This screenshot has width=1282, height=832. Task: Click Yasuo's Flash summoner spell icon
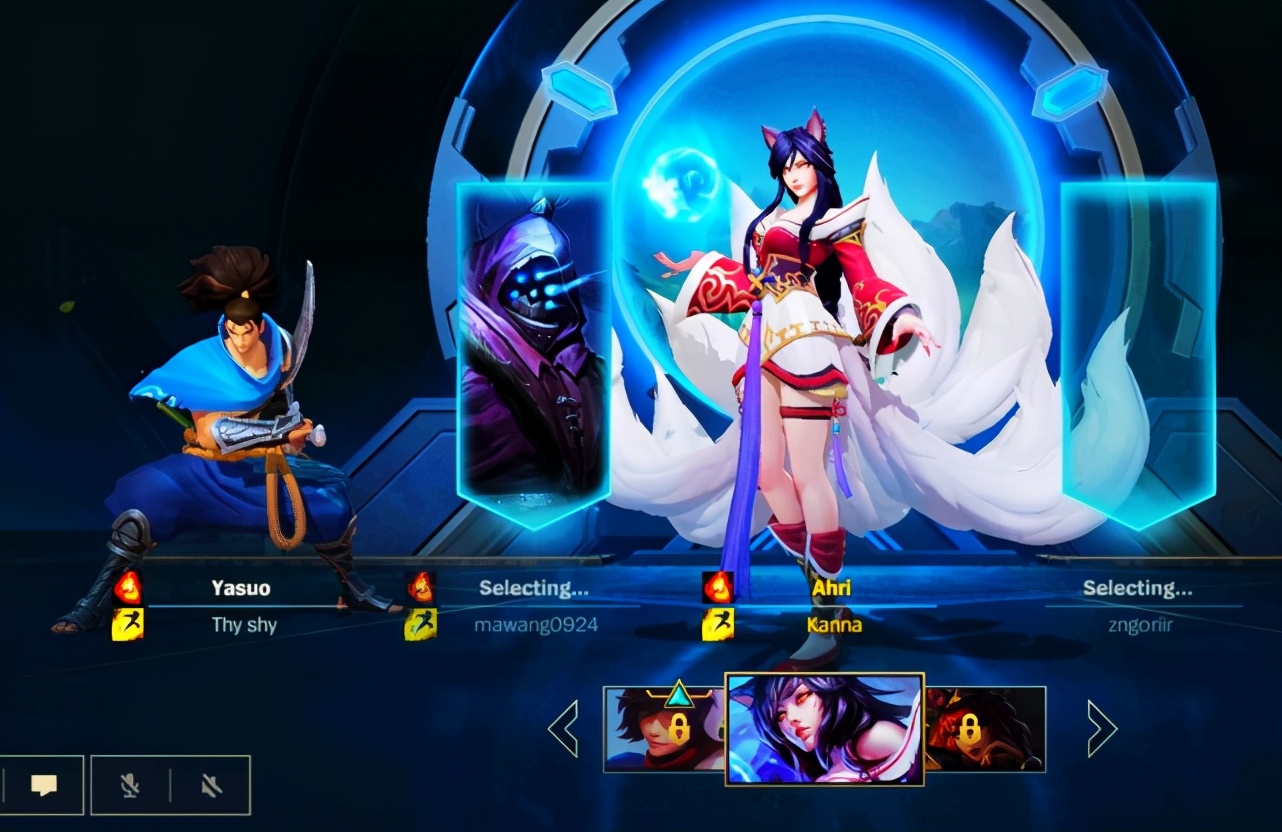pos(130,625)
